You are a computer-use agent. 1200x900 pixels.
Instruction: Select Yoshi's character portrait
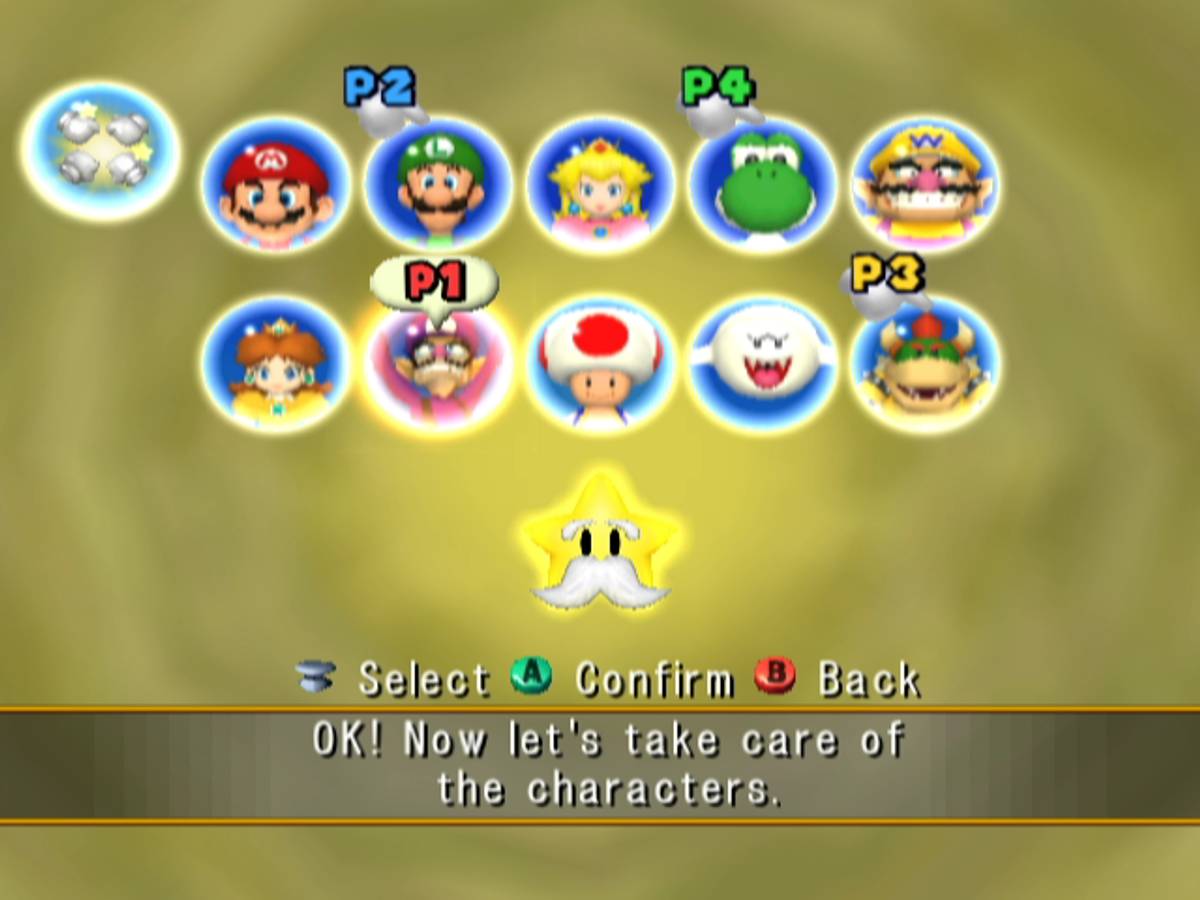pyautogui.click(x=763, y=185)
